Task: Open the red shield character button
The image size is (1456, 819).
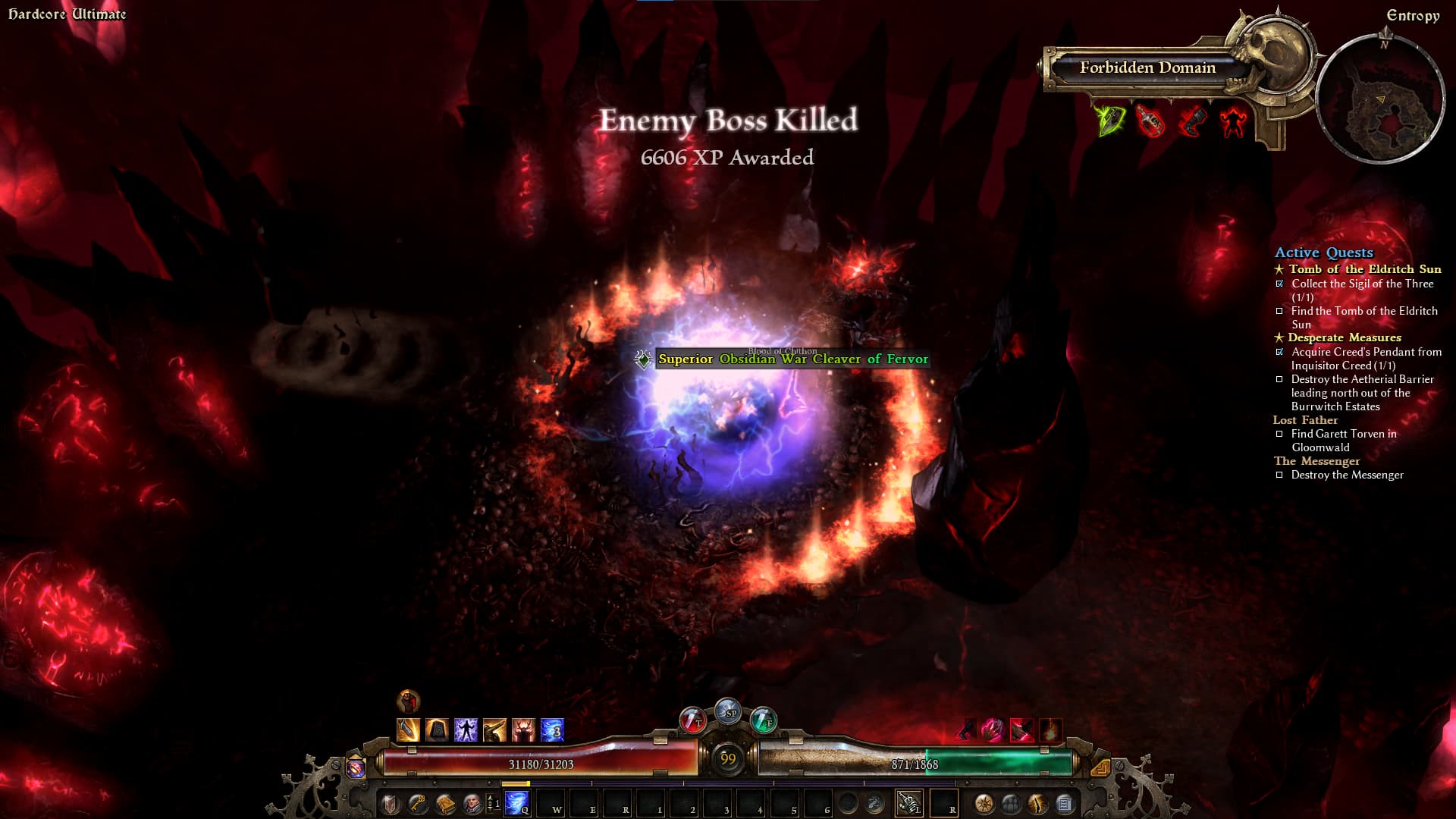Action: pyautogui.click(x=391, y=803)
